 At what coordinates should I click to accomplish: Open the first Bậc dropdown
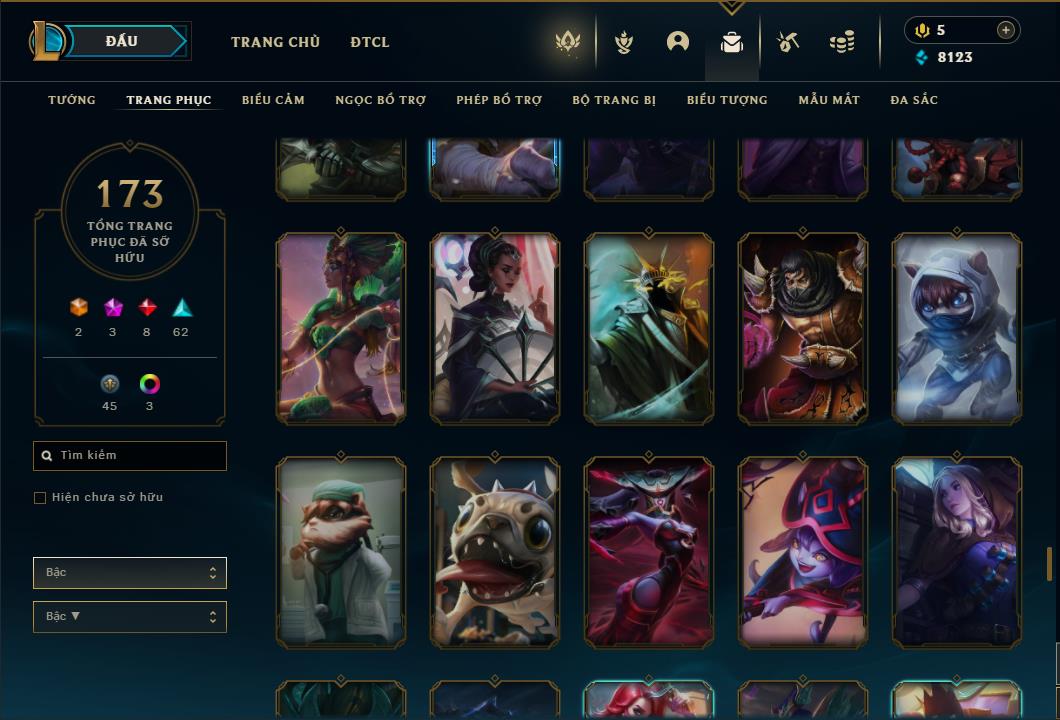pyautogui.click(x=130, y=573)
